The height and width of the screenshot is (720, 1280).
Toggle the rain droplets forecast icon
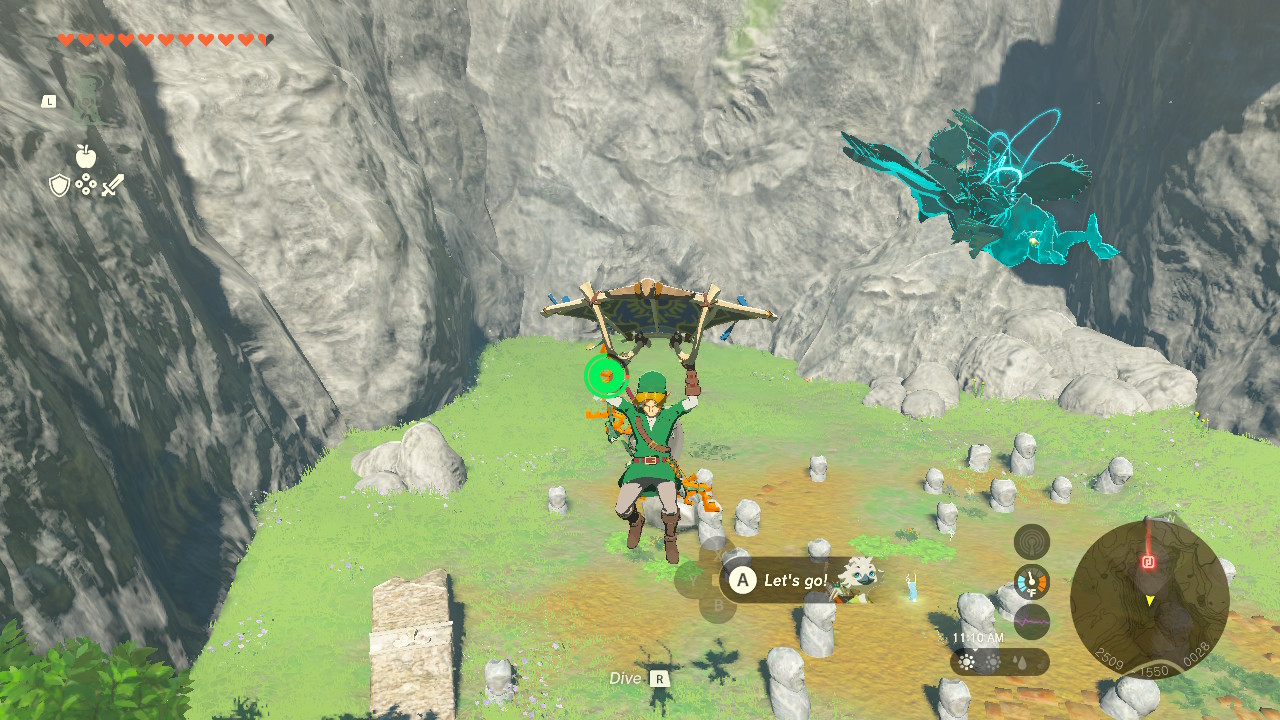[1021, 660]
